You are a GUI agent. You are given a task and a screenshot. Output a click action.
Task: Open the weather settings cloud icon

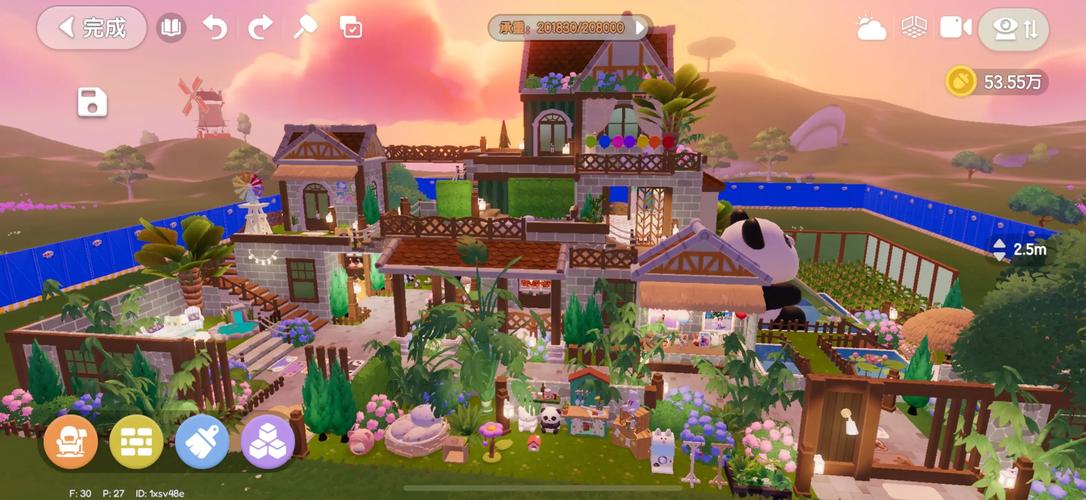(871, 29)
